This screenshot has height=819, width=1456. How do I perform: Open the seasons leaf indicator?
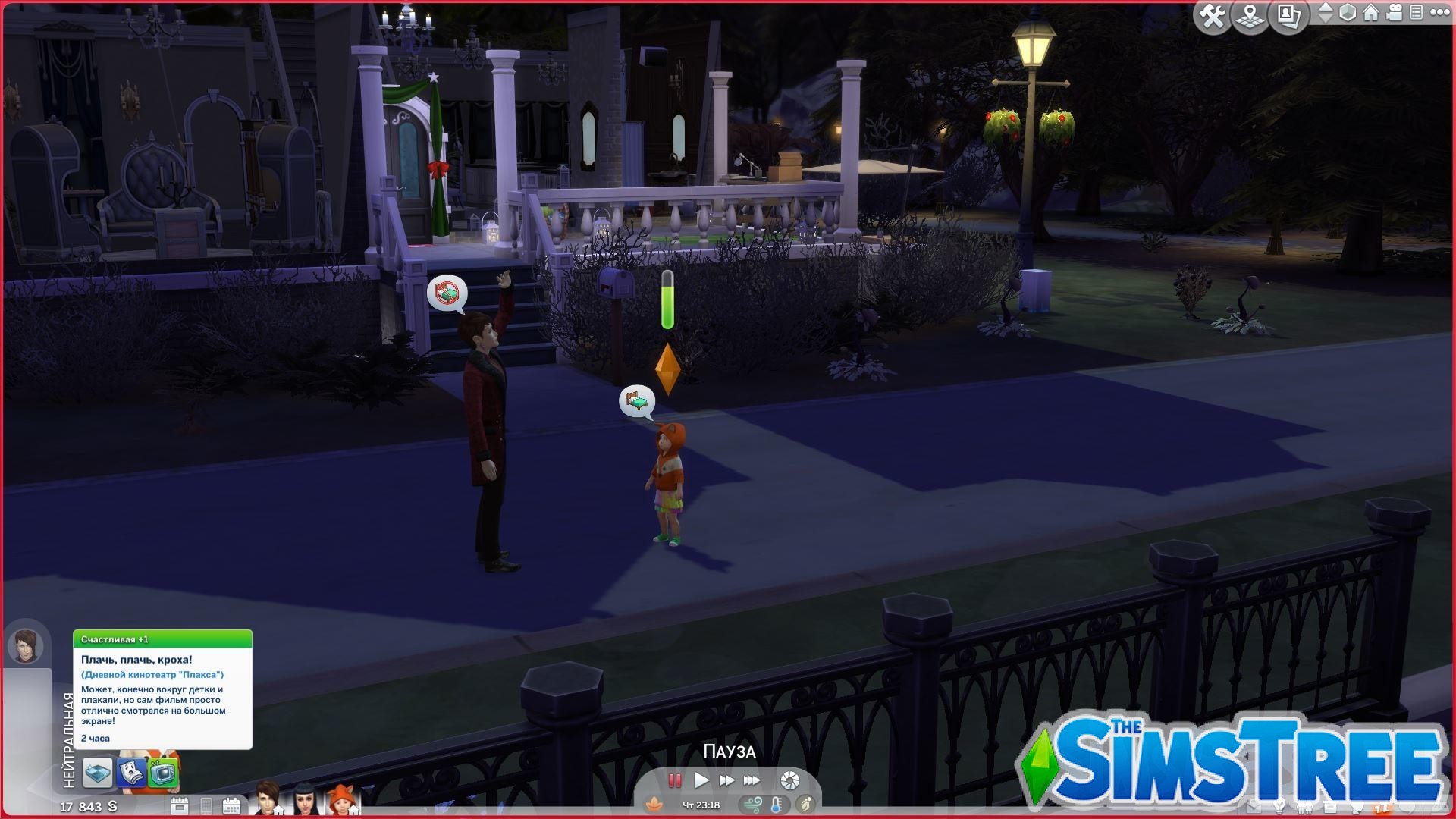[654, 804]
